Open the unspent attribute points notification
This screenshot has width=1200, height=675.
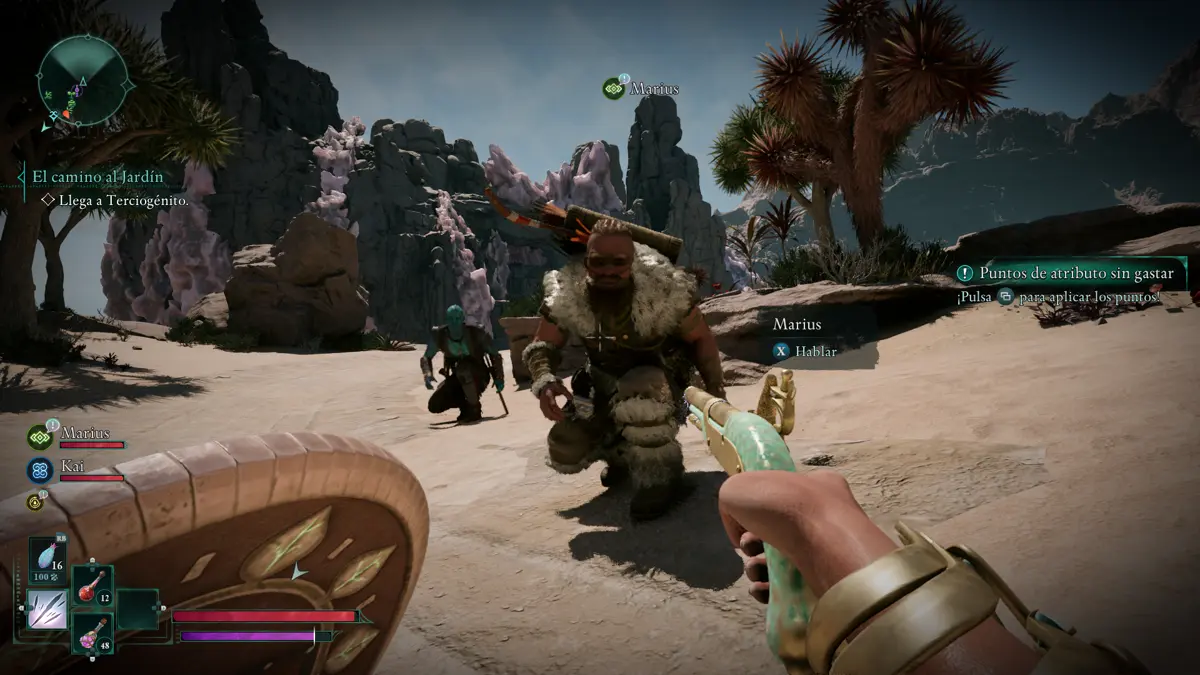click(x=1070, y=273)
